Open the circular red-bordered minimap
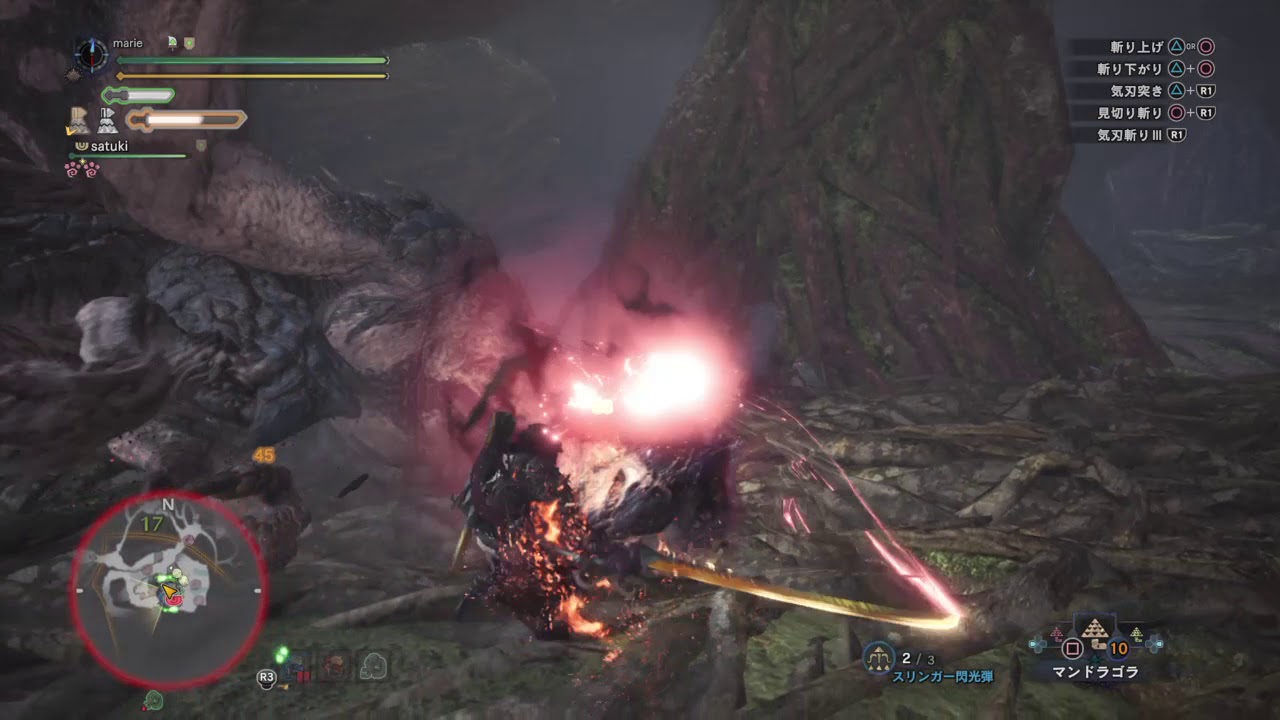The image size is (1280, 720). coord(168,588)
